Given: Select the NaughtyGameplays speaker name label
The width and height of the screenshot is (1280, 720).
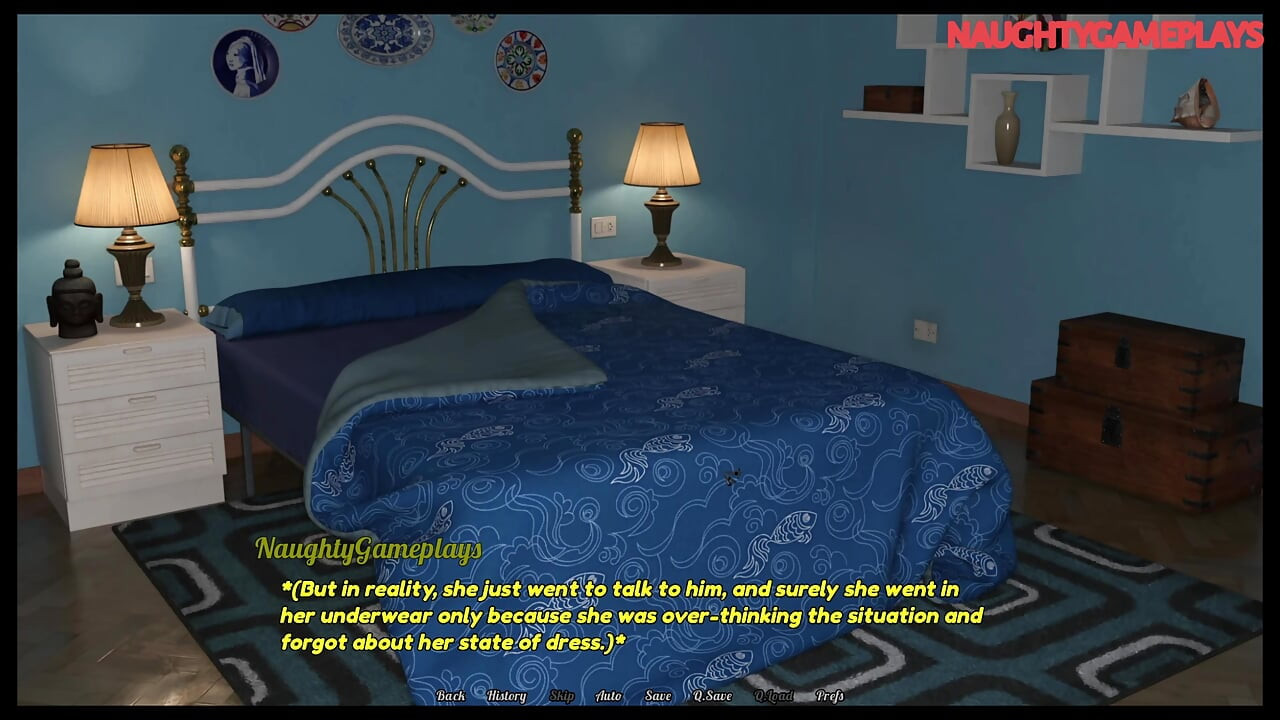Looking at the screenshot, I should click(369, 549).
